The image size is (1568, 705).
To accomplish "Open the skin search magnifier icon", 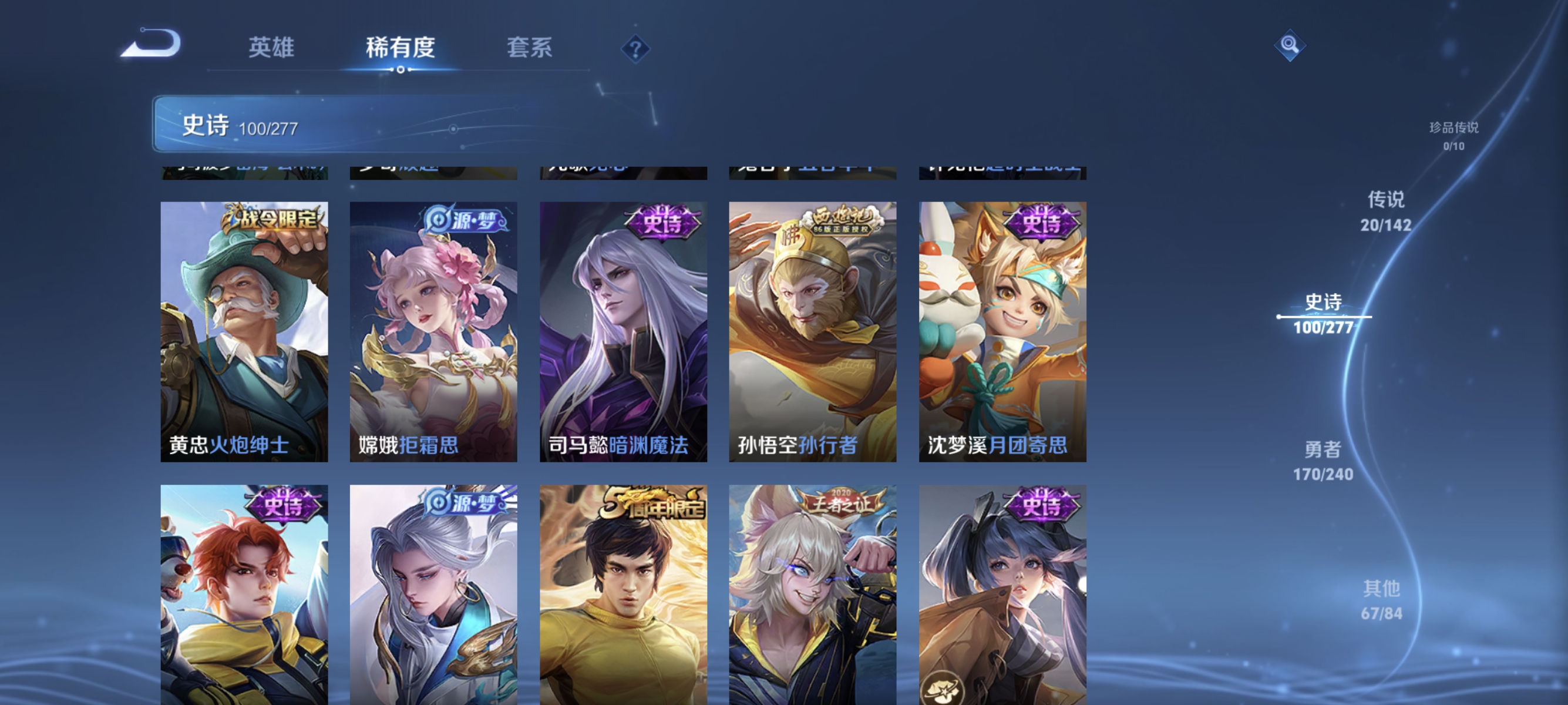I will coord(1290,45).
